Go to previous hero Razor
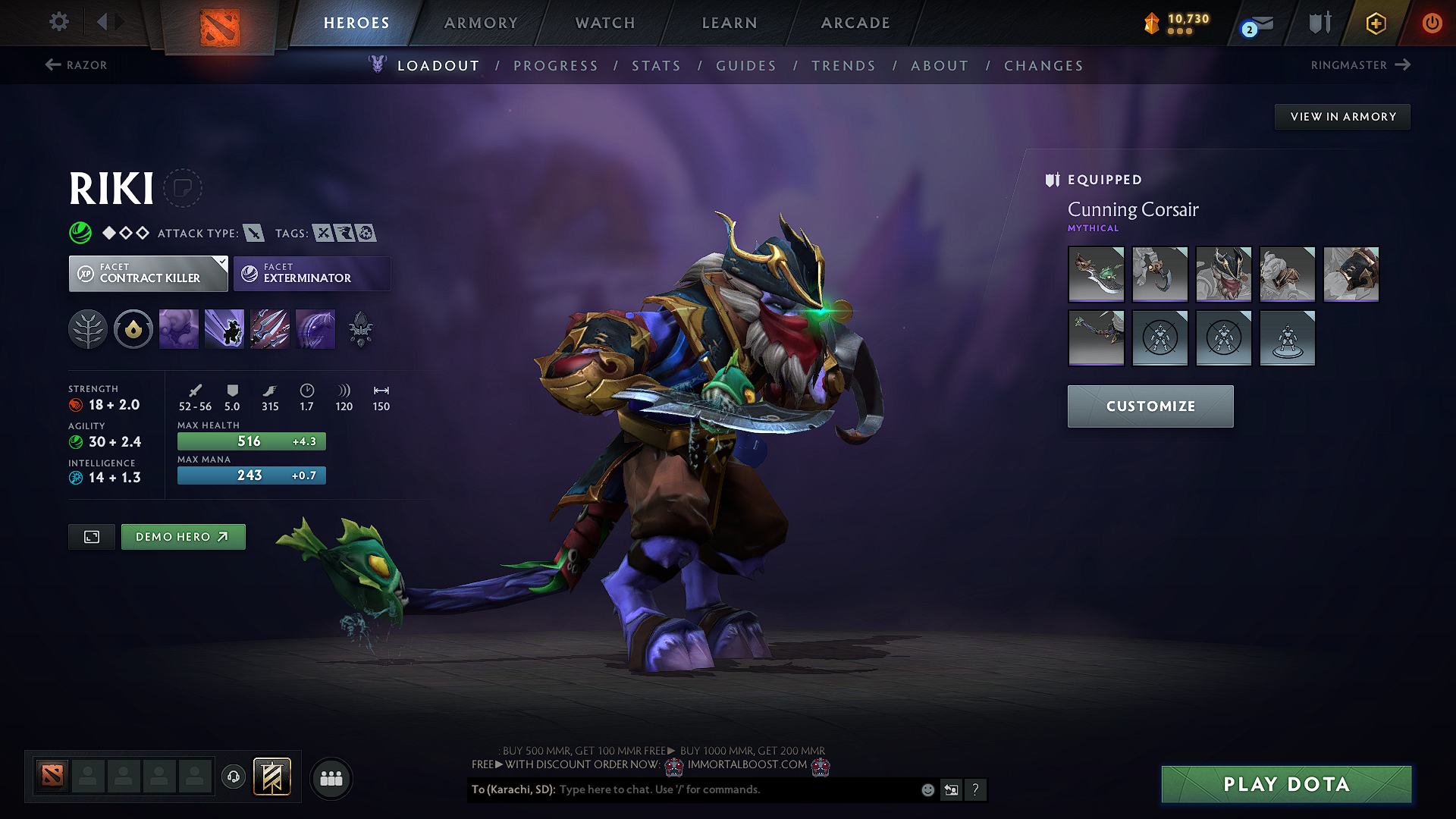Viewport: 1456px width, 819px height. coord(77,65)
